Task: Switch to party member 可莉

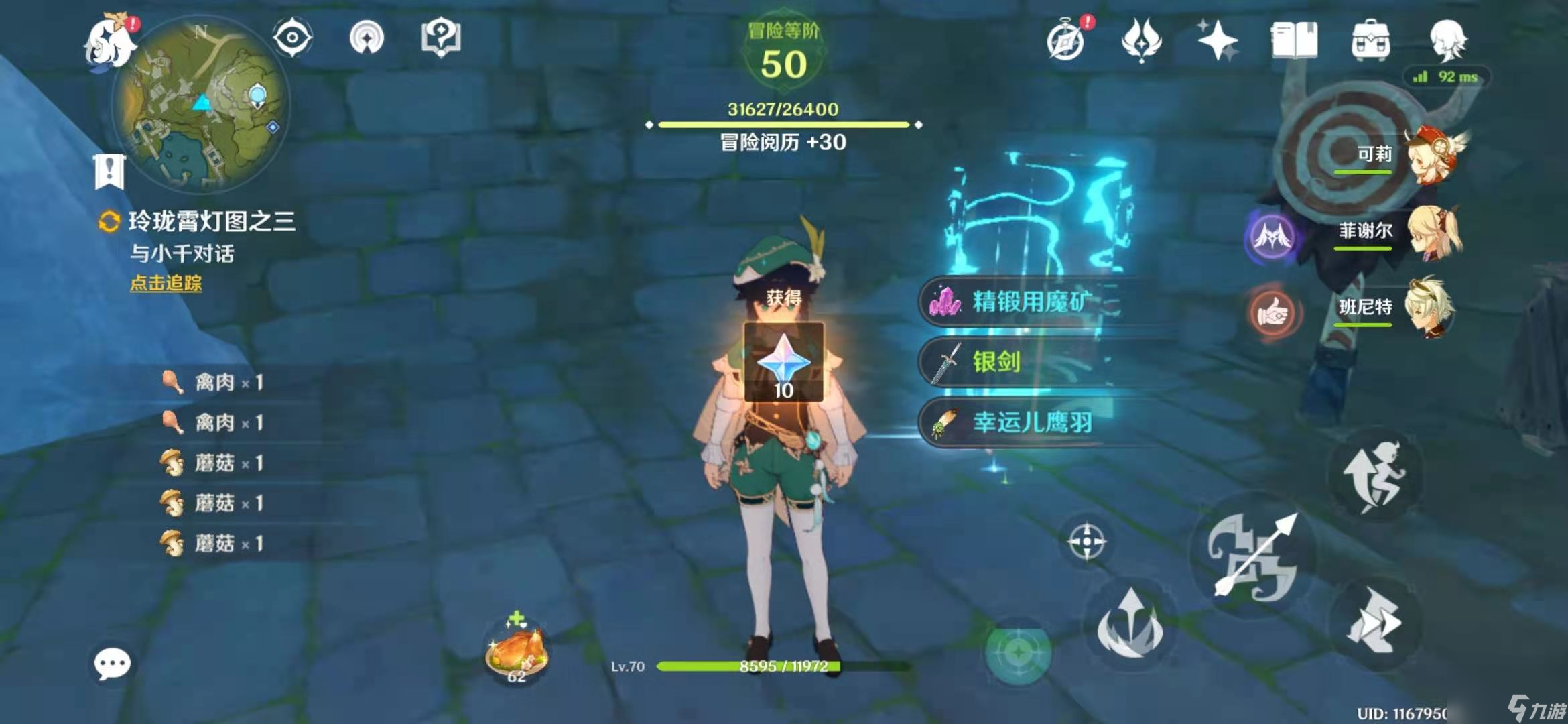Action: point(1434,156)
